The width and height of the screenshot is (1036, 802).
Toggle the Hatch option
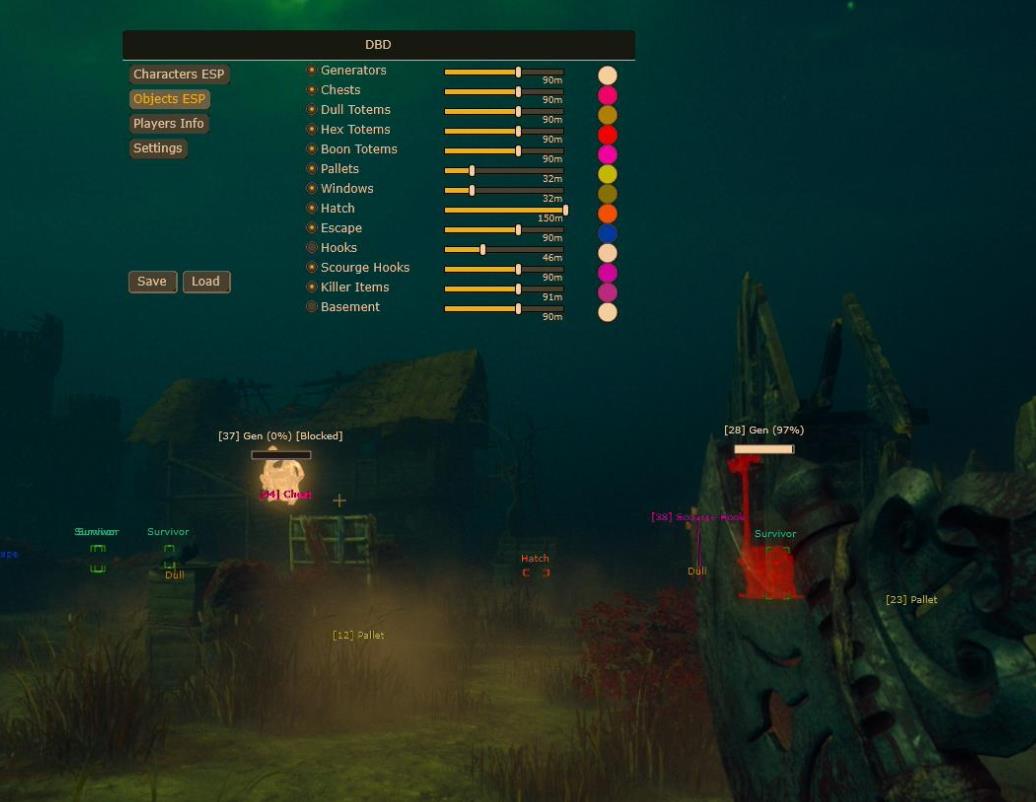point(312,208)
